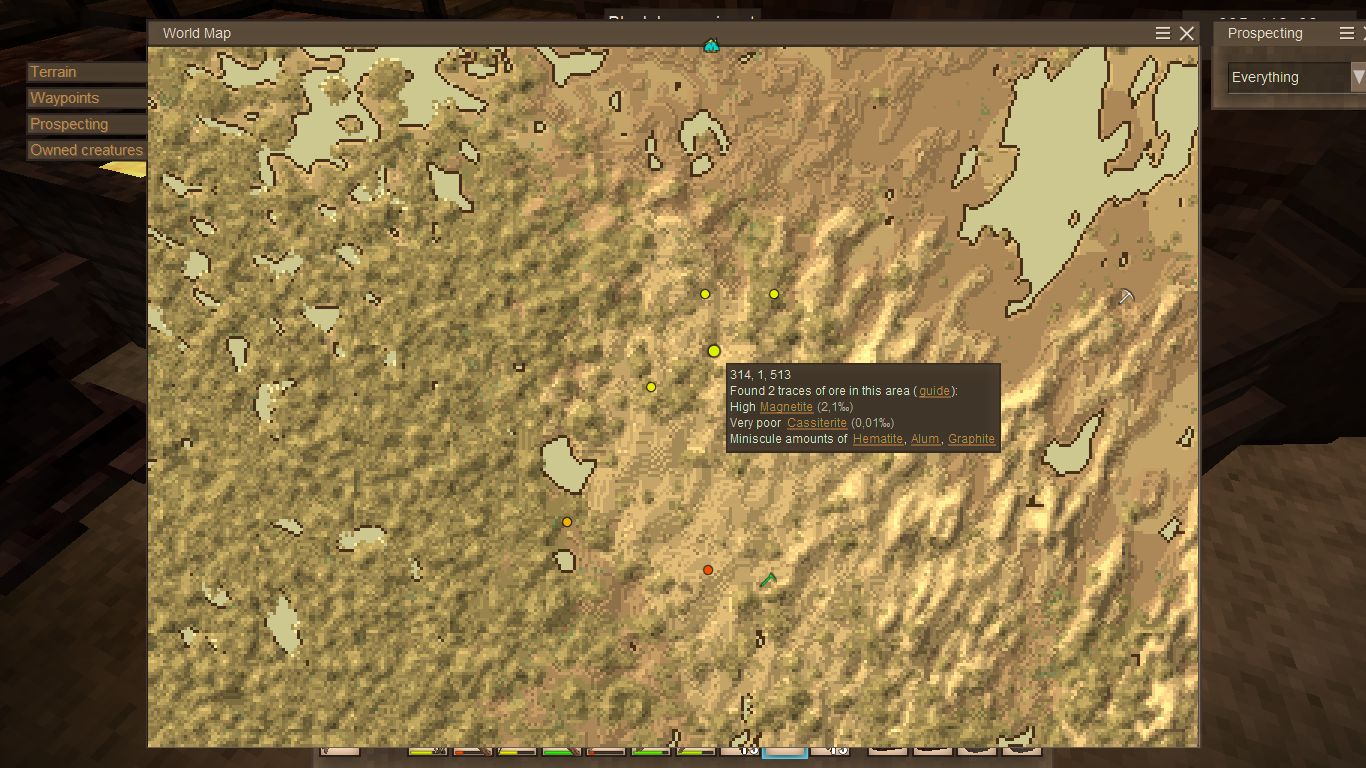1366x768 pixels.
Task: Open the Hematite handbook link
Action: (x=878, y=439)
